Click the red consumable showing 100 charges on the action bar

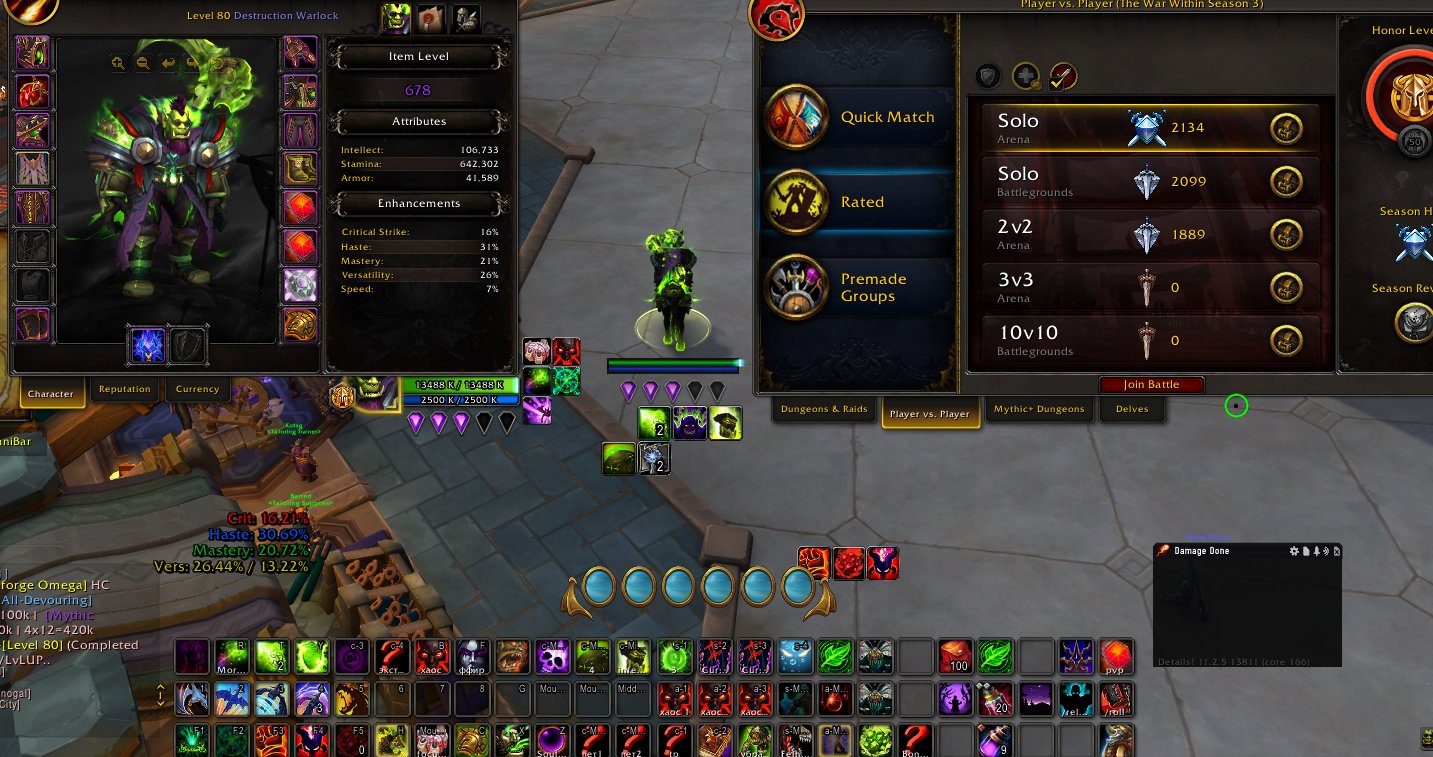pos(955,657)
